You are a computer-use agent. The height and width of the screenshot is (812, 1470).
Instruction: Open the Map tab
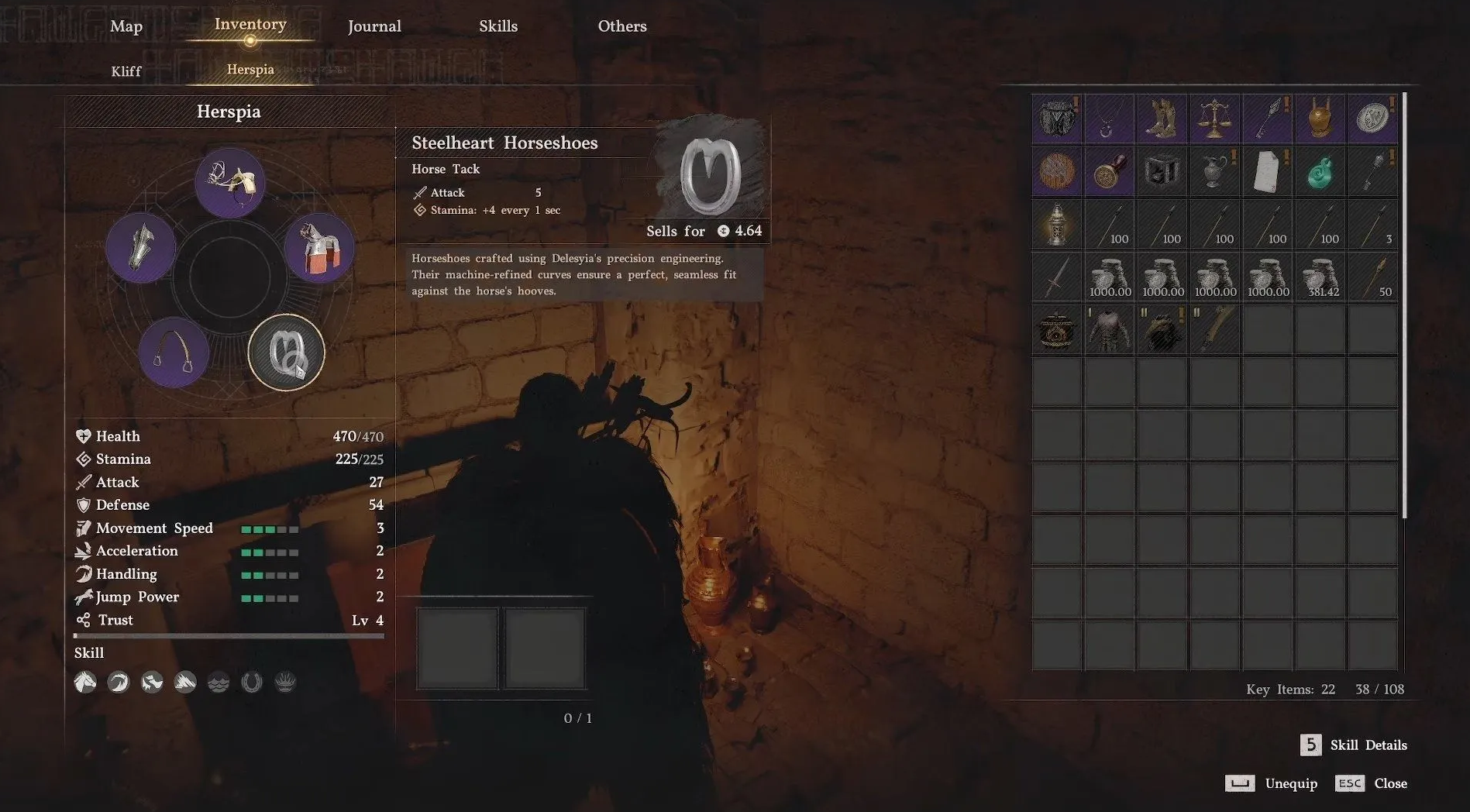click(x=126, y=26)
